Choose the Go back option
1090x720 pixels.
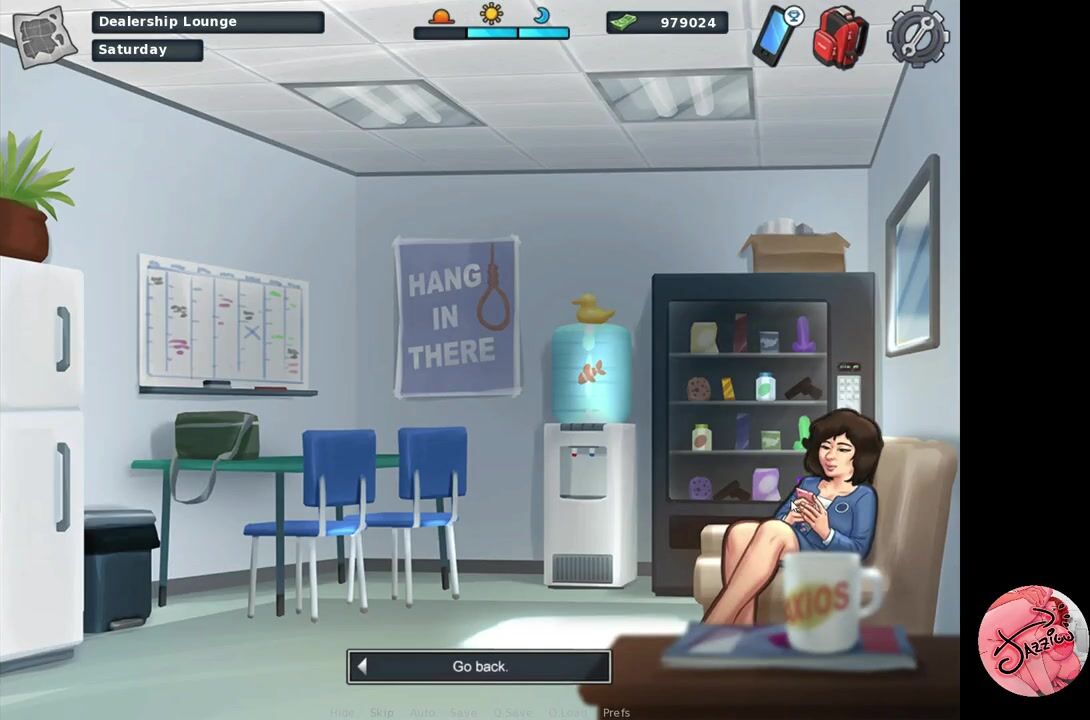click(479, 667)
